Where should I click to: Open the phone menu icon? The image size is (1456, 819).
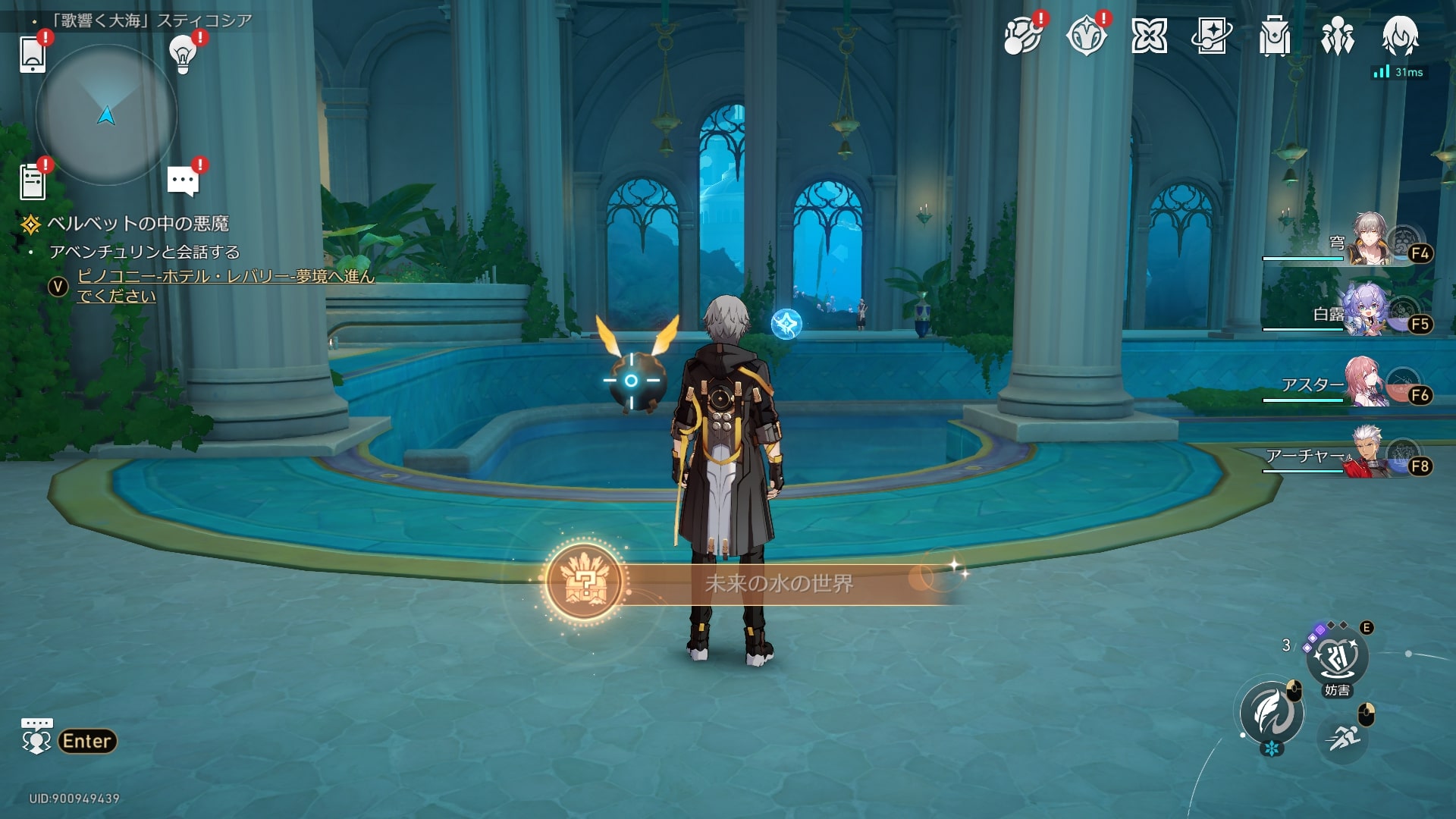click(33, 53)
